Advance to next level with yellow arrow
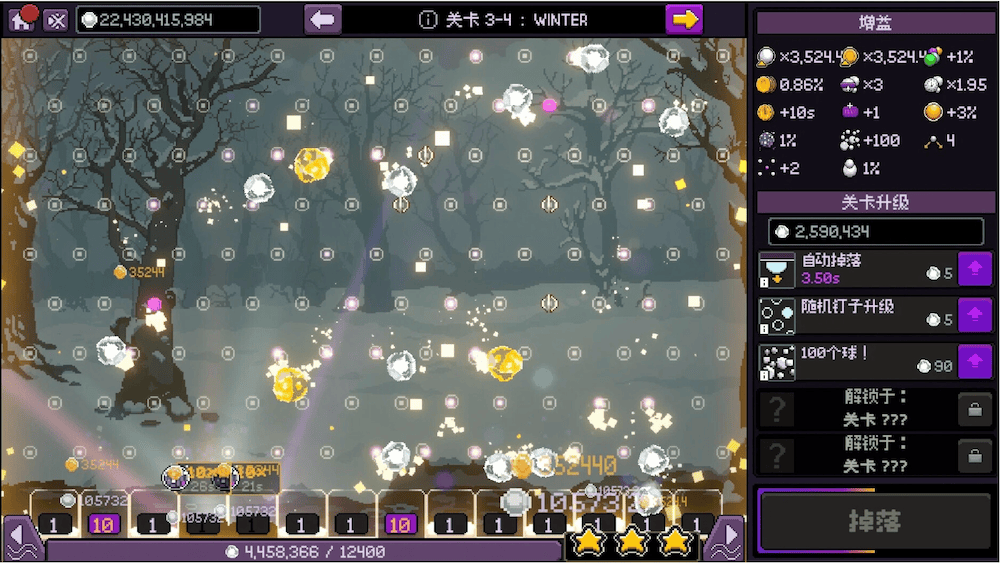This screenshot has height=563, width=1000. tap(684, 19)
